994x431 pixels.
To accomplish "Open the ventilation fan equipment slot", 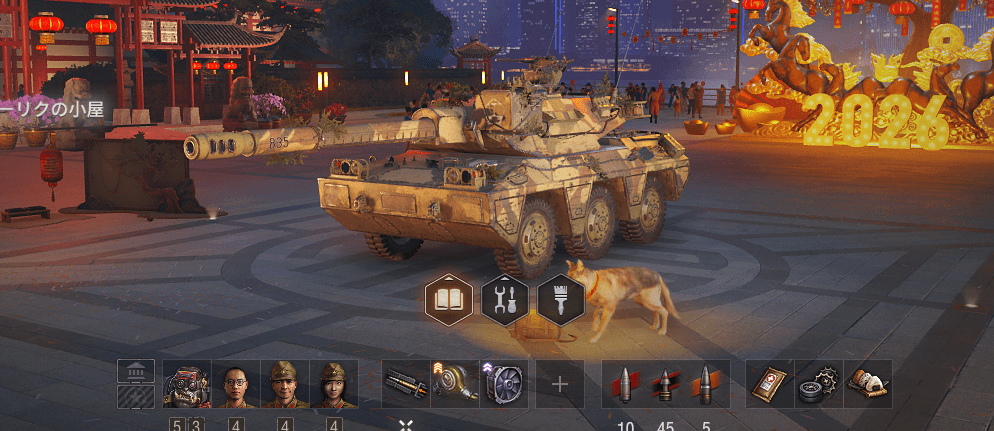I will coord(505,384).
